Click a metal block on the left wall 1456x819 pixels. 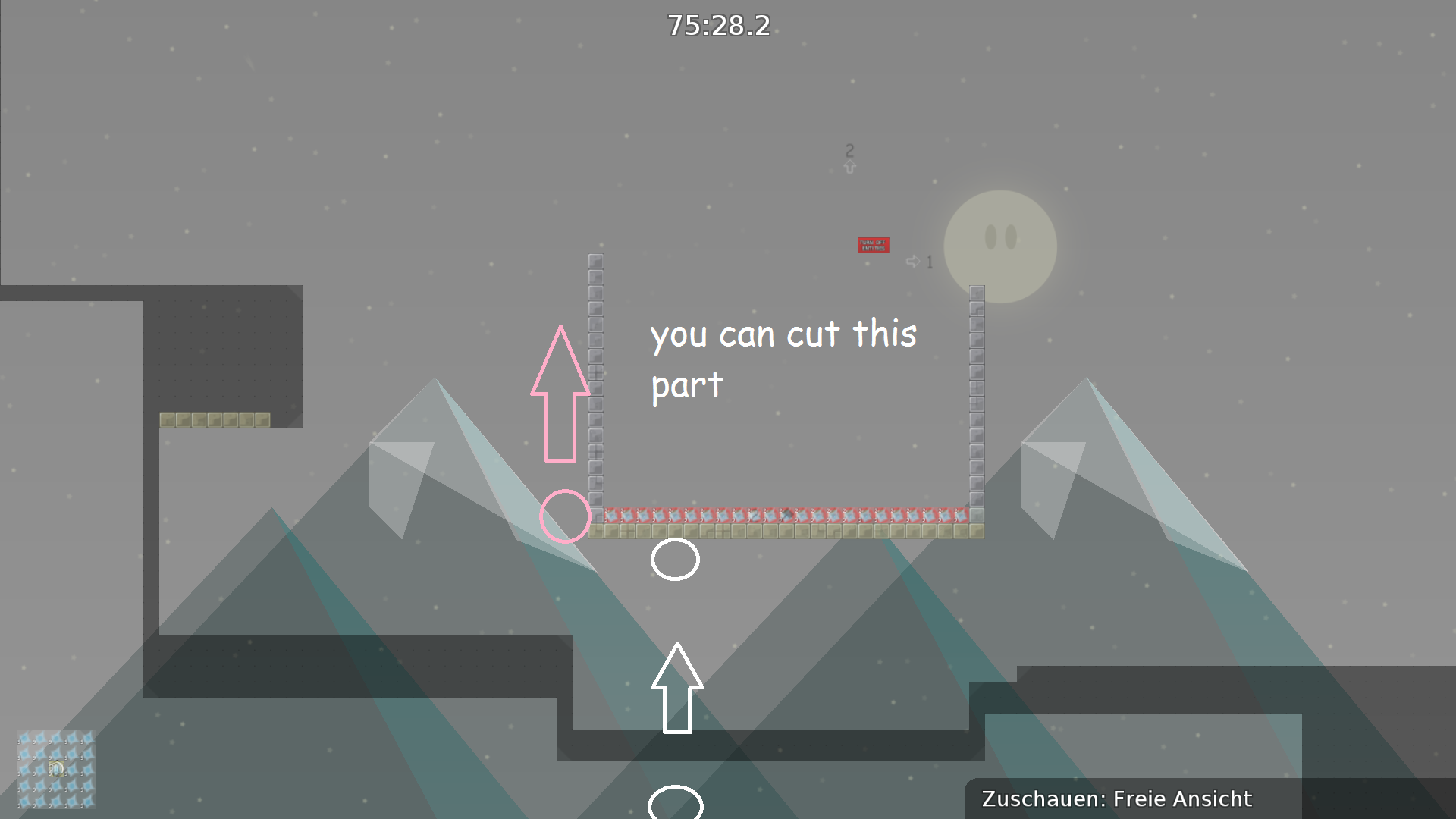click(x=595, y=379)
